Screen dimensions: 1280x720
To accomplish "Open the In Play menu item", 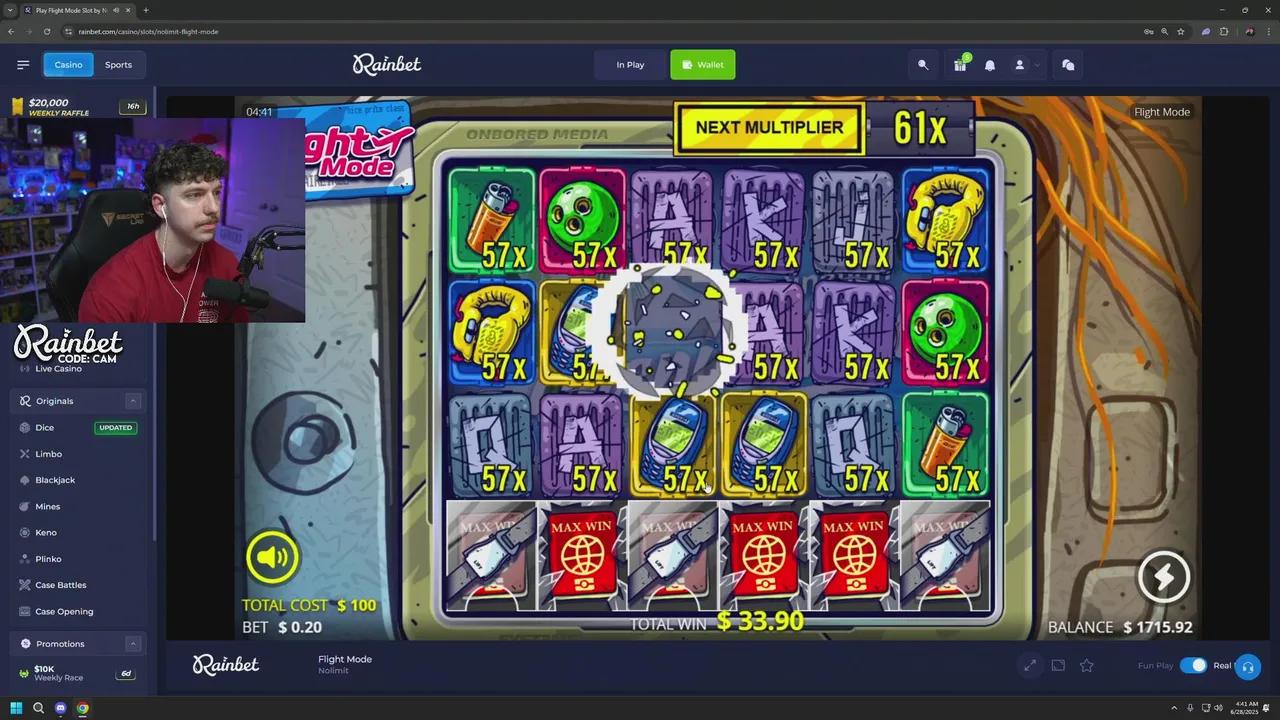I will pos(630,64).
